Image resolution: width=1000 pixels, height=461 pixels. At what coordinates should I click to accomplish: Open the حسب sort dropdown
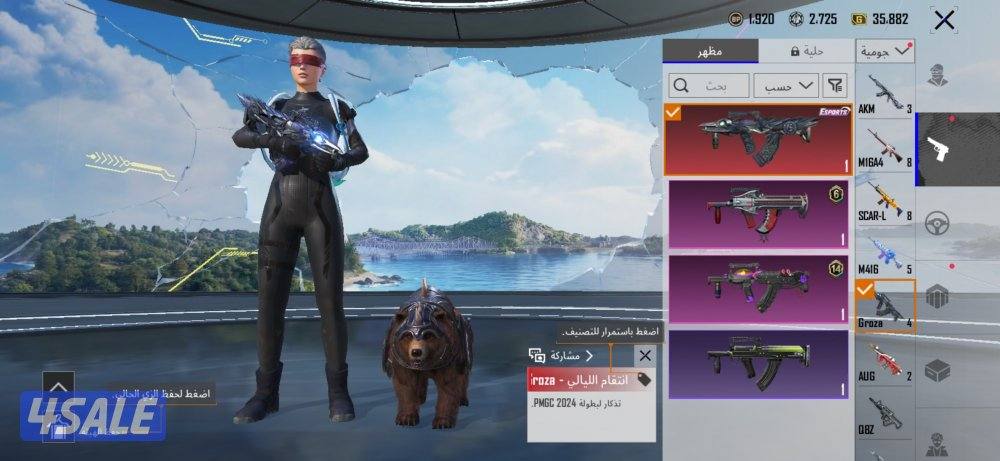point(786,86)
